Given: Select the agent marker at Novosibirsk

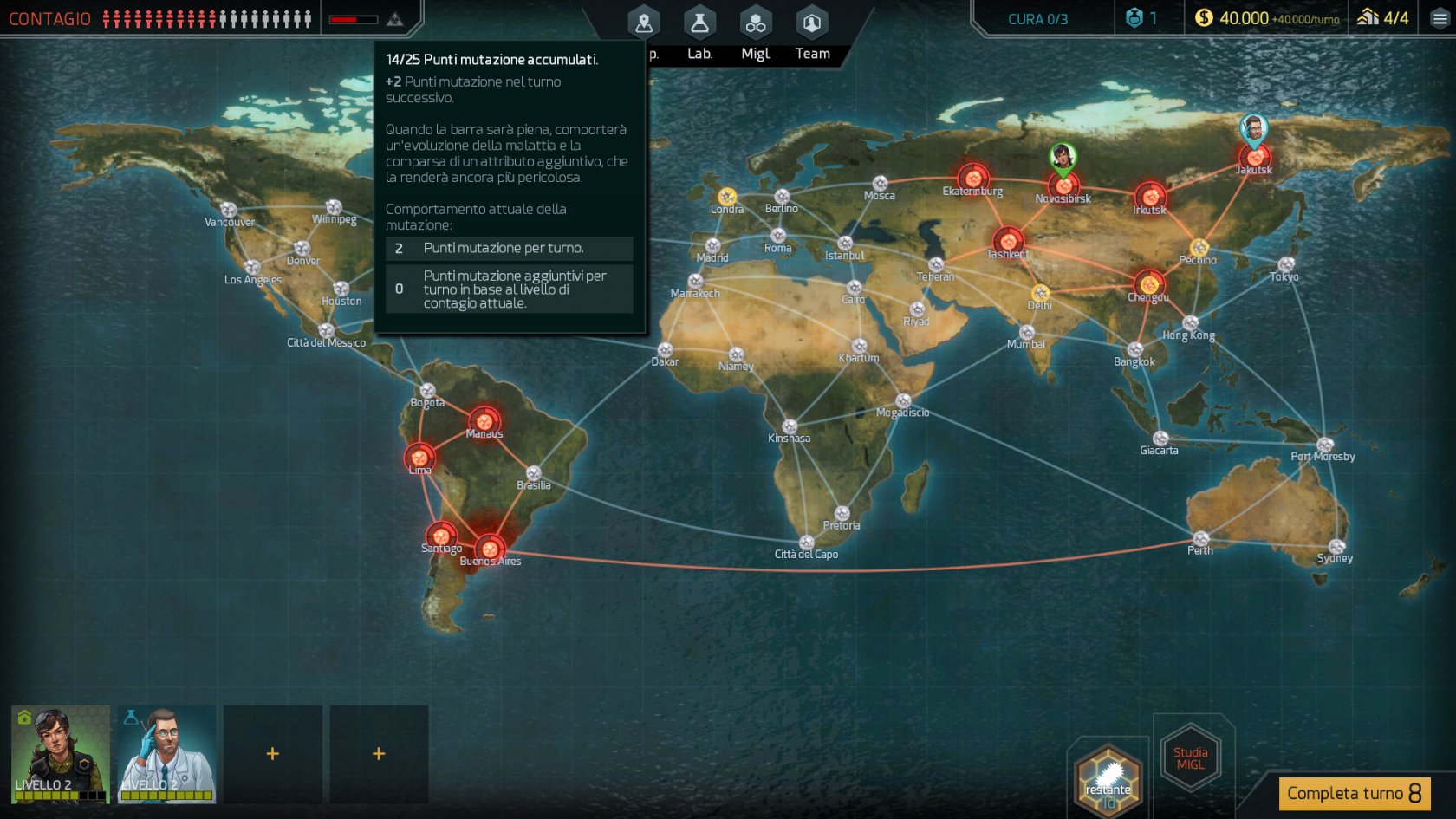Looking at the screenshot, I should point(1063,158).
